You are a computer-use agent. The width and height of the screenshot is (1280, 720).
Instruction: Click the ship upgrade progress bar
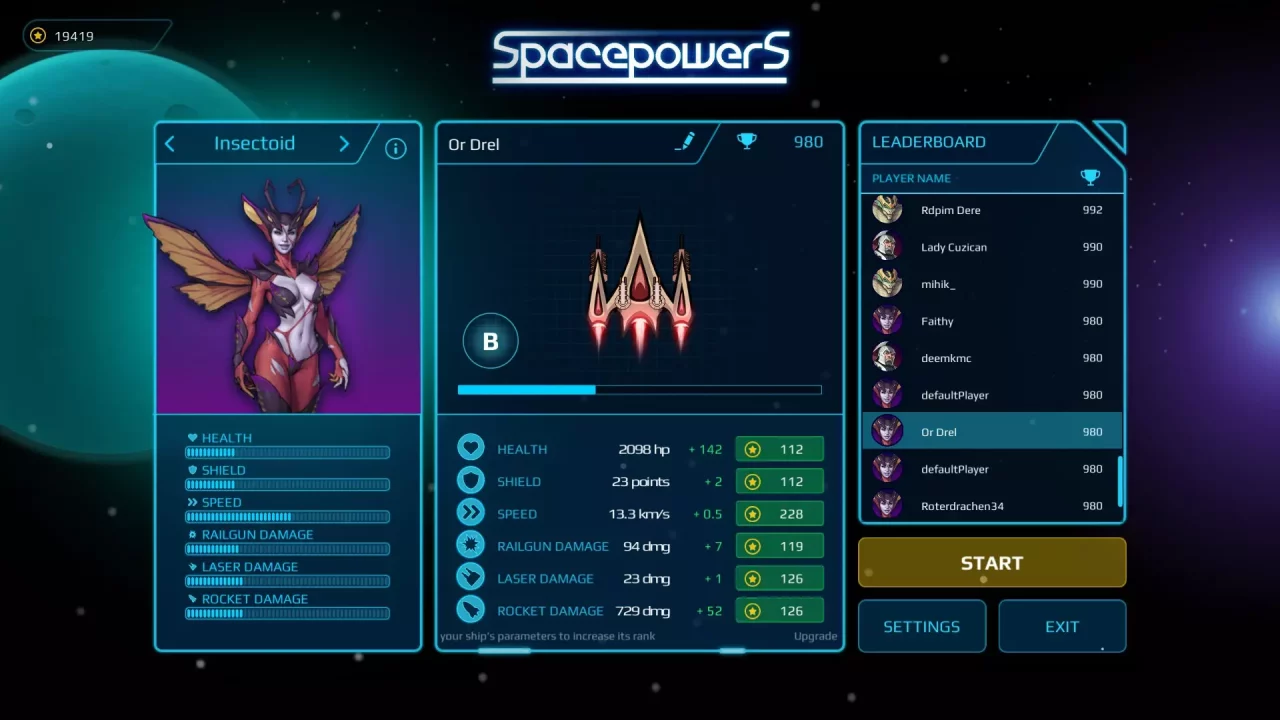click(639, 390)
